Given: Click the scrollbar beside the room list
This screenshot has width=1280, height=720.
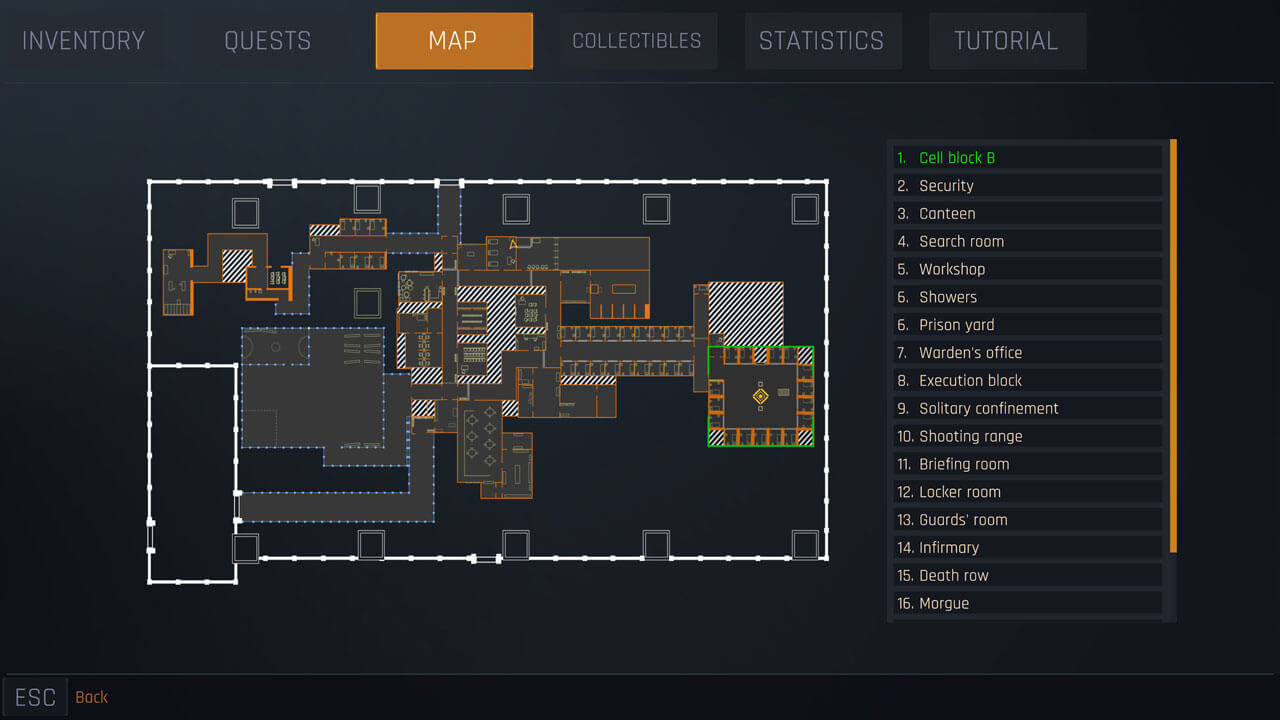Looking at the screenshot, I should pyautogui.click(x=1171, y=350).
